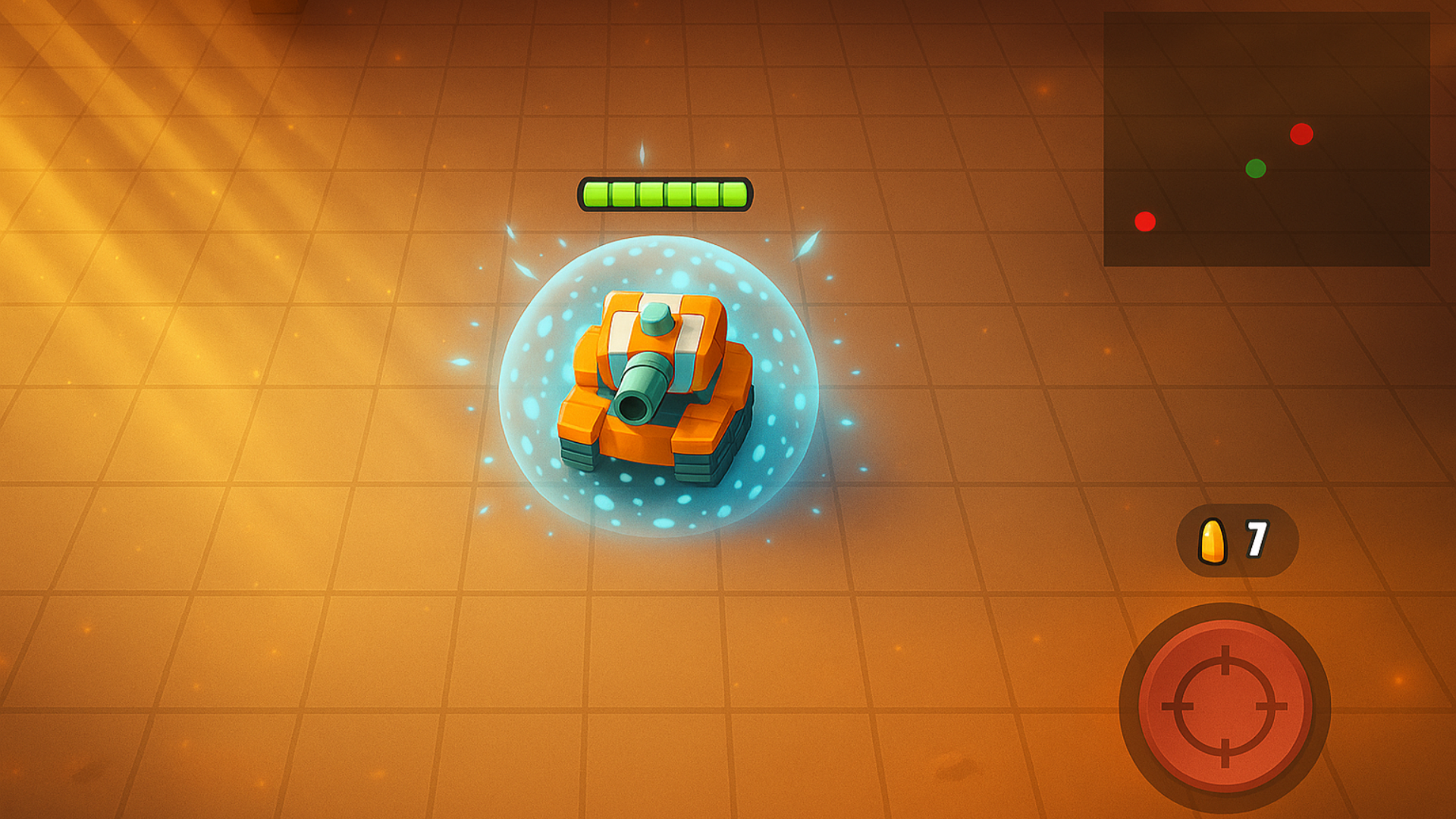The width and height of the screenshot is (1456, 819).
Task: Select the green player dot on the minimap
Action: (x=1257, y=168)
